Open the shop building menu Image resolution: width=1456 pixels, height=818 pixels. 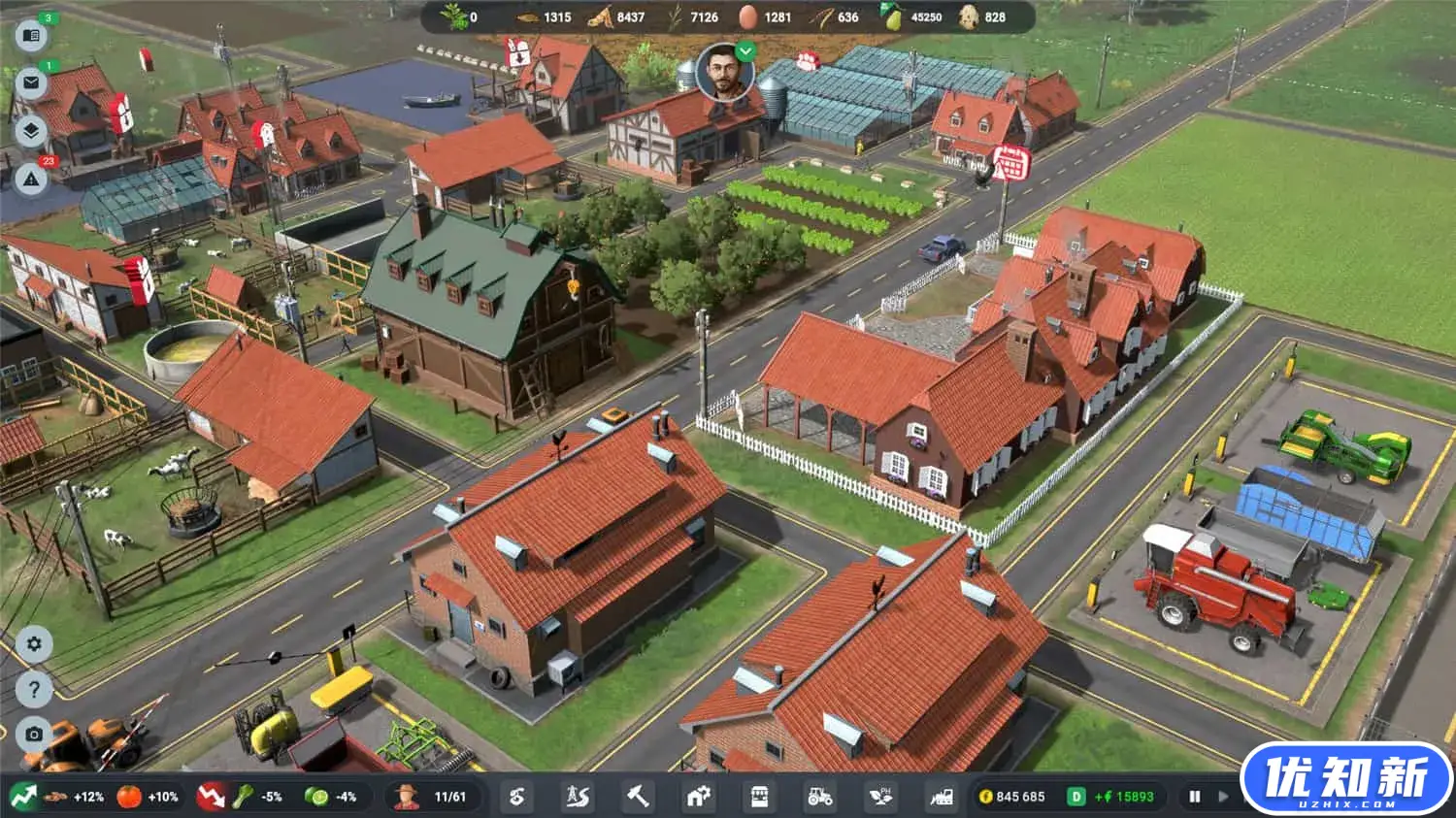click(x=759, y=797)
